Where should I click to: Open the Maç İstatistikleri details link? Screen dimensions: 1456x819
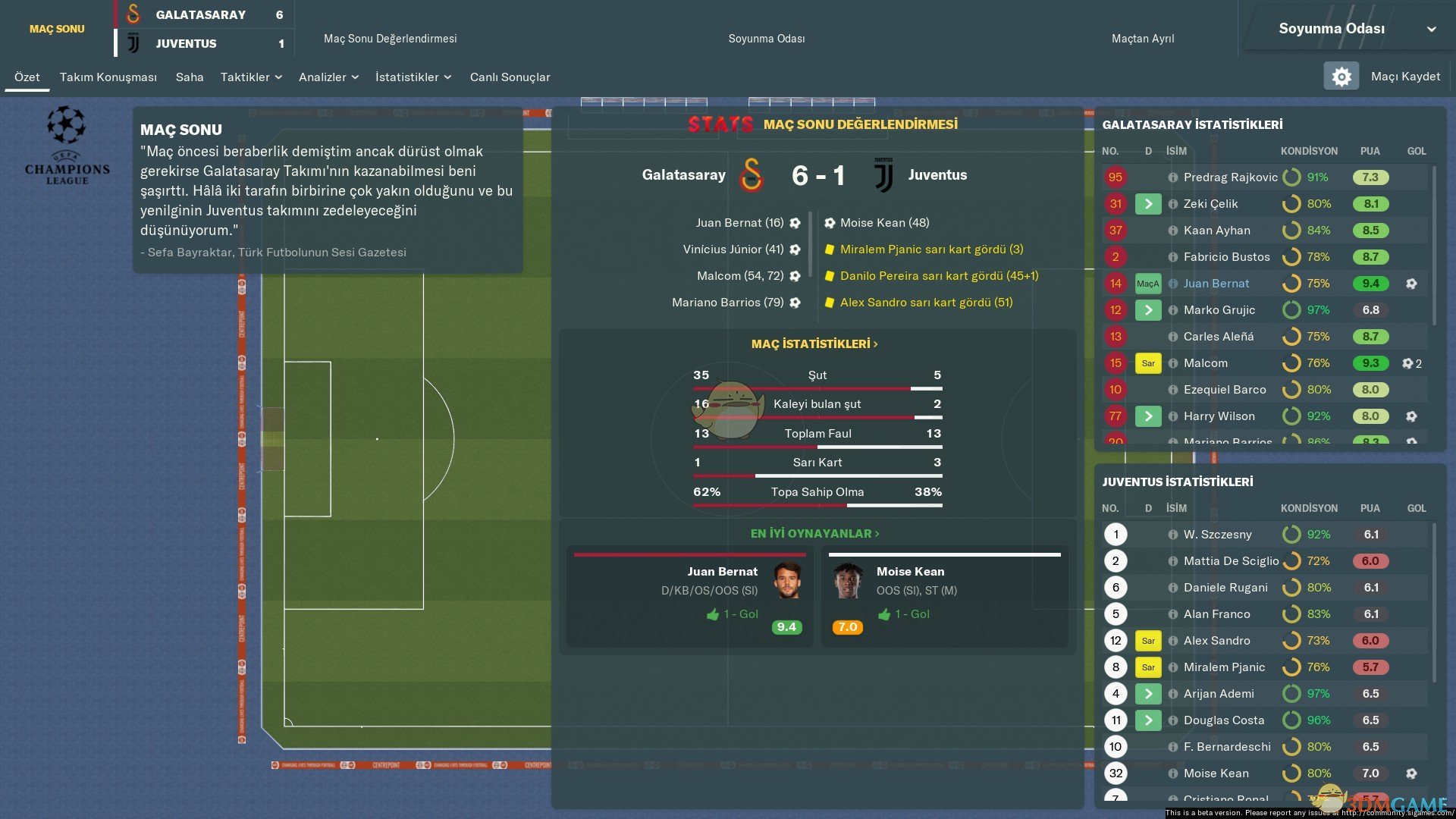point(814,344)
